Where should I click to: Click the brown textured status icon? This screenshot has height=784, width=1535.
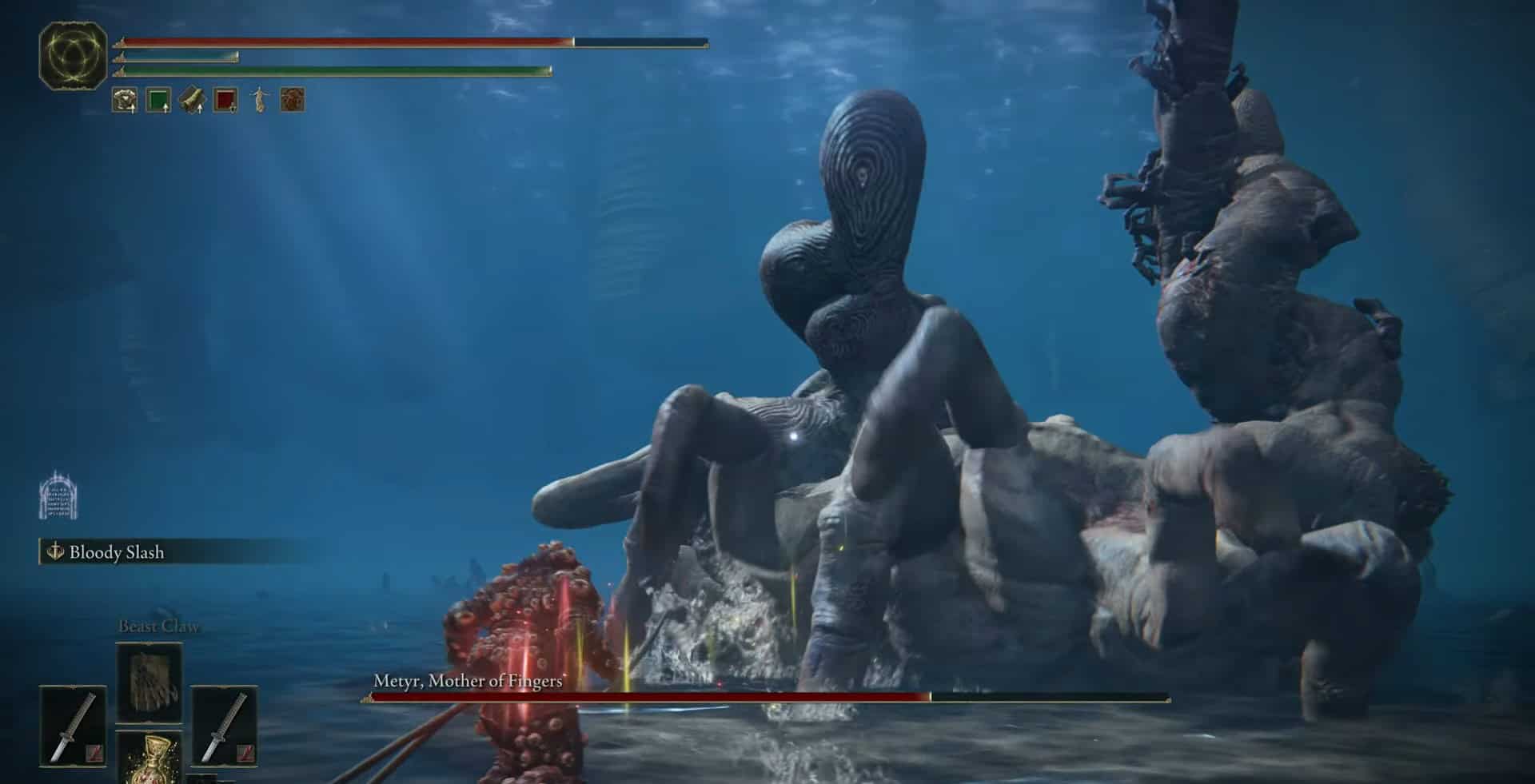[x=293, y=101]
